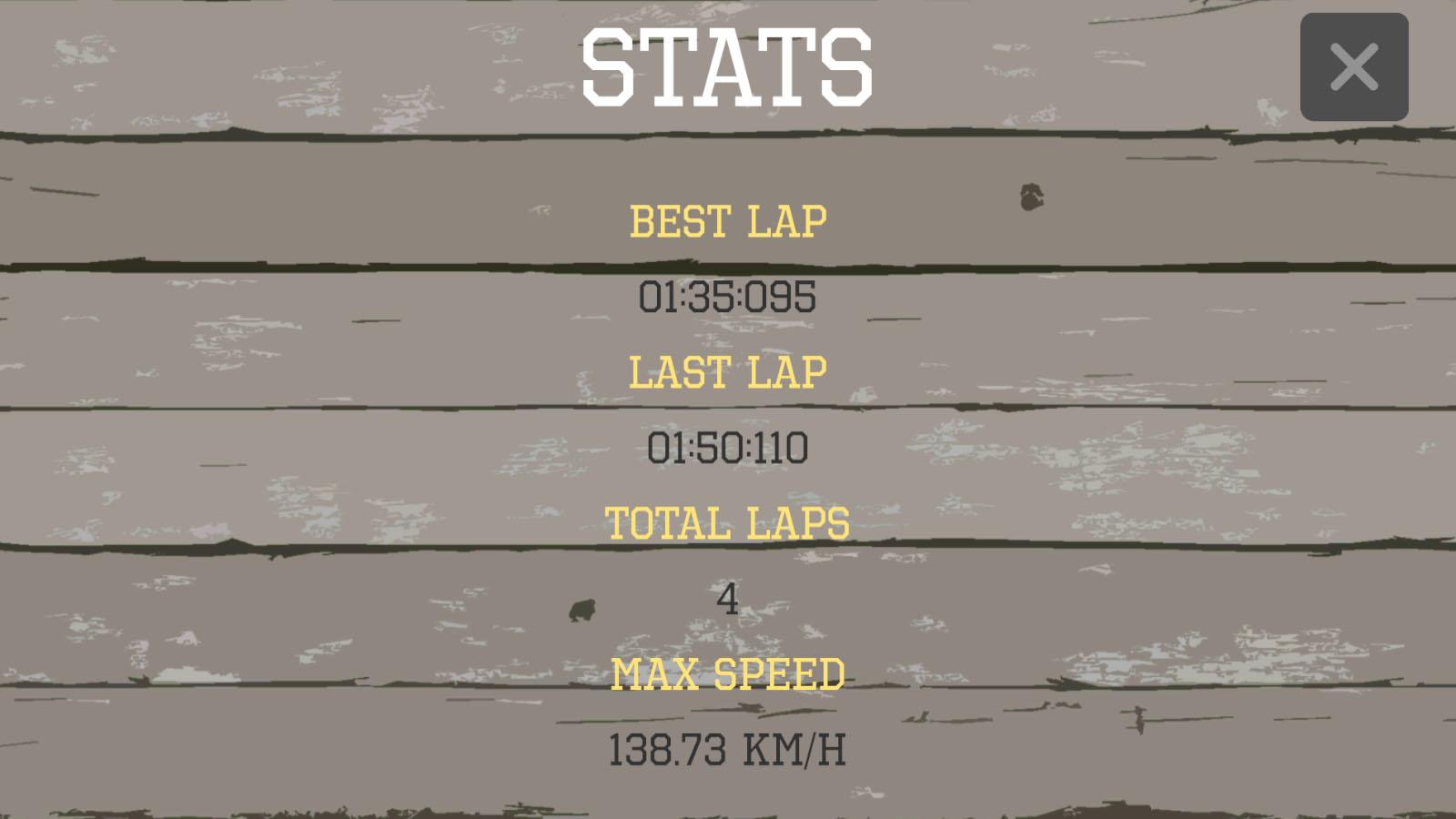
Task: Click the MAX SPEED label
Action: [728, 672]
